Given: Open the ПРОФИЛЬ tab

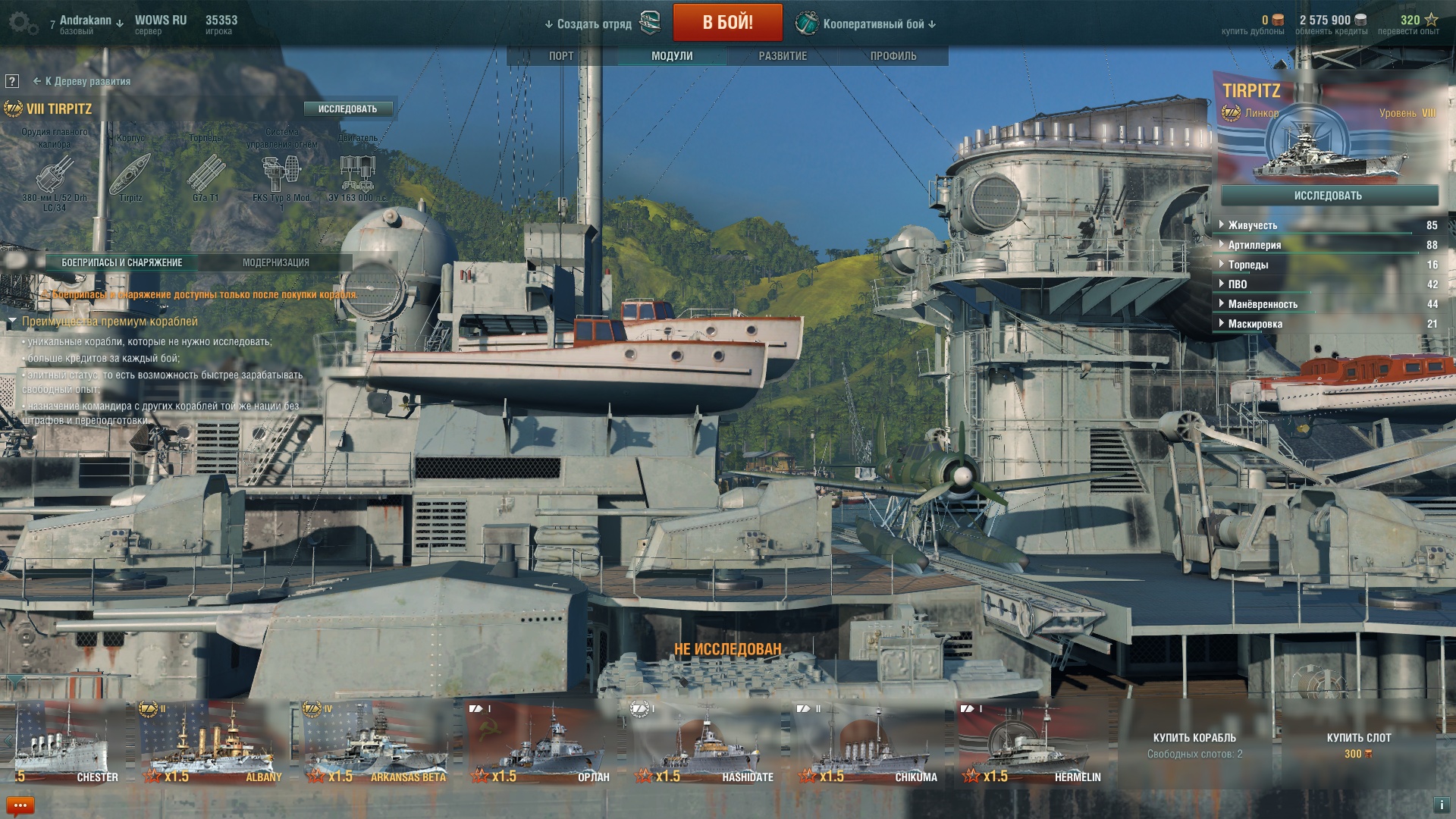Looking at the screenshot, I should tap(893, 56).
